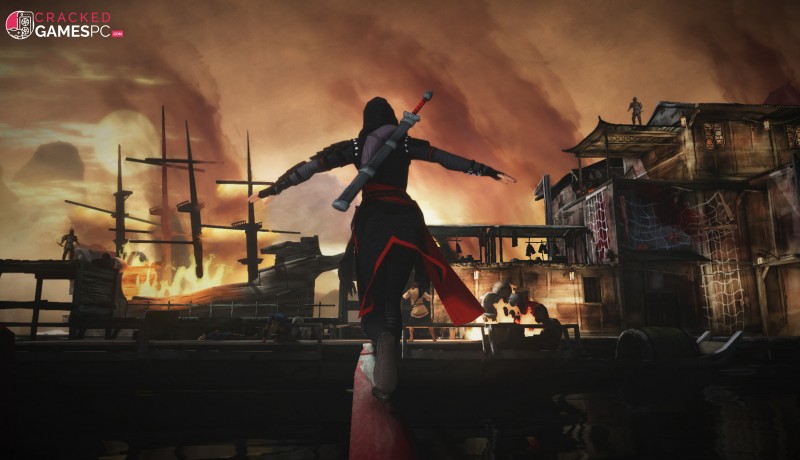Click the Cracked Games PC logo
The width and height of the screenshot is (800, 460).
pos(64,24)
